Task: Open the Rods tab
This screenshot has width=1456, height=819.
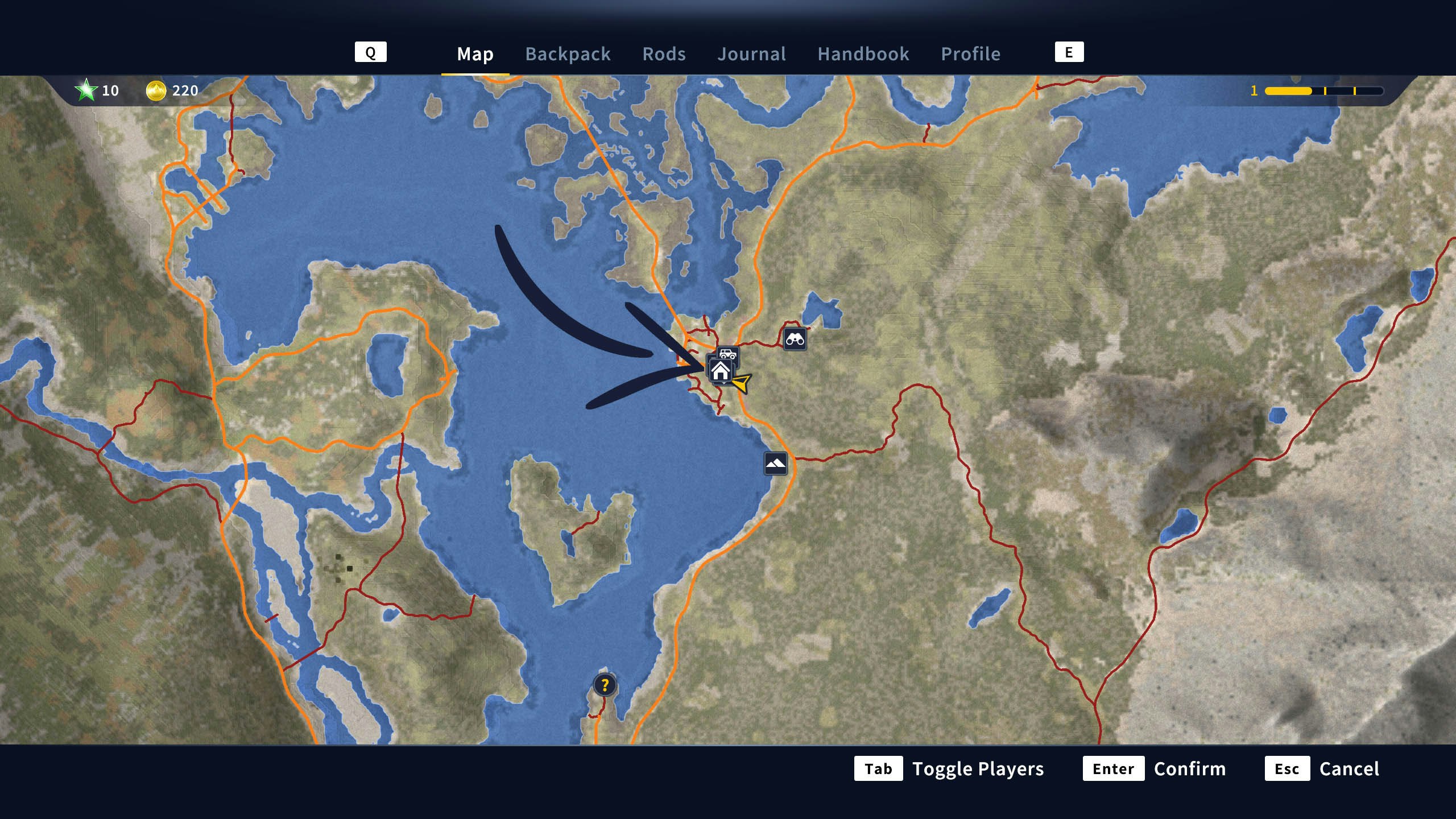Action: [664, 54]
